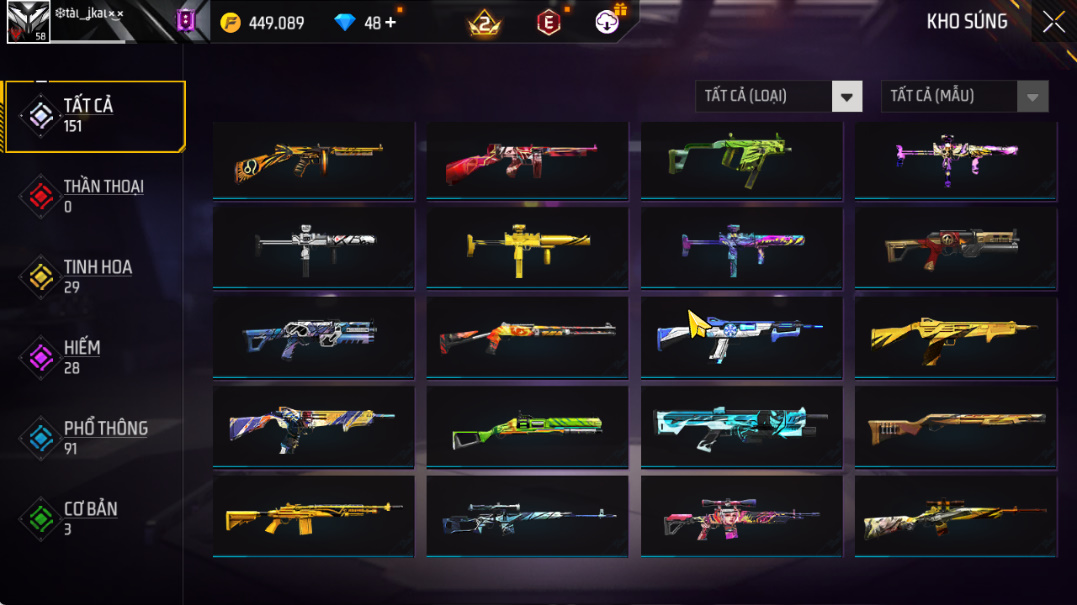Choose the cyan bullpup rifle skin
The image size is (1077, 605).
pos(741,426)
